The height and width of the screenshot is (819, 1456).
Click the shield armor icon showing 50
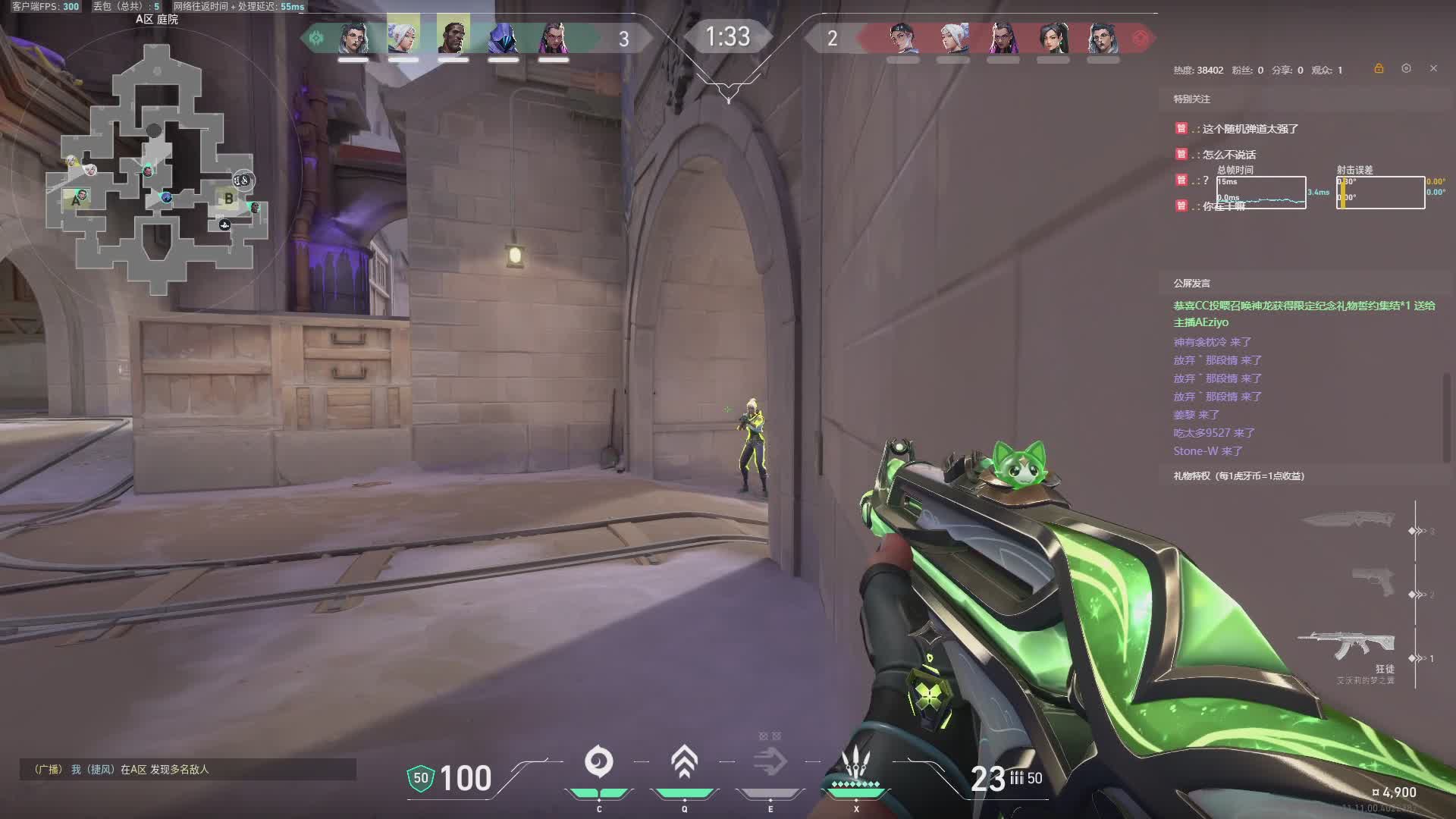click(421, 778)
